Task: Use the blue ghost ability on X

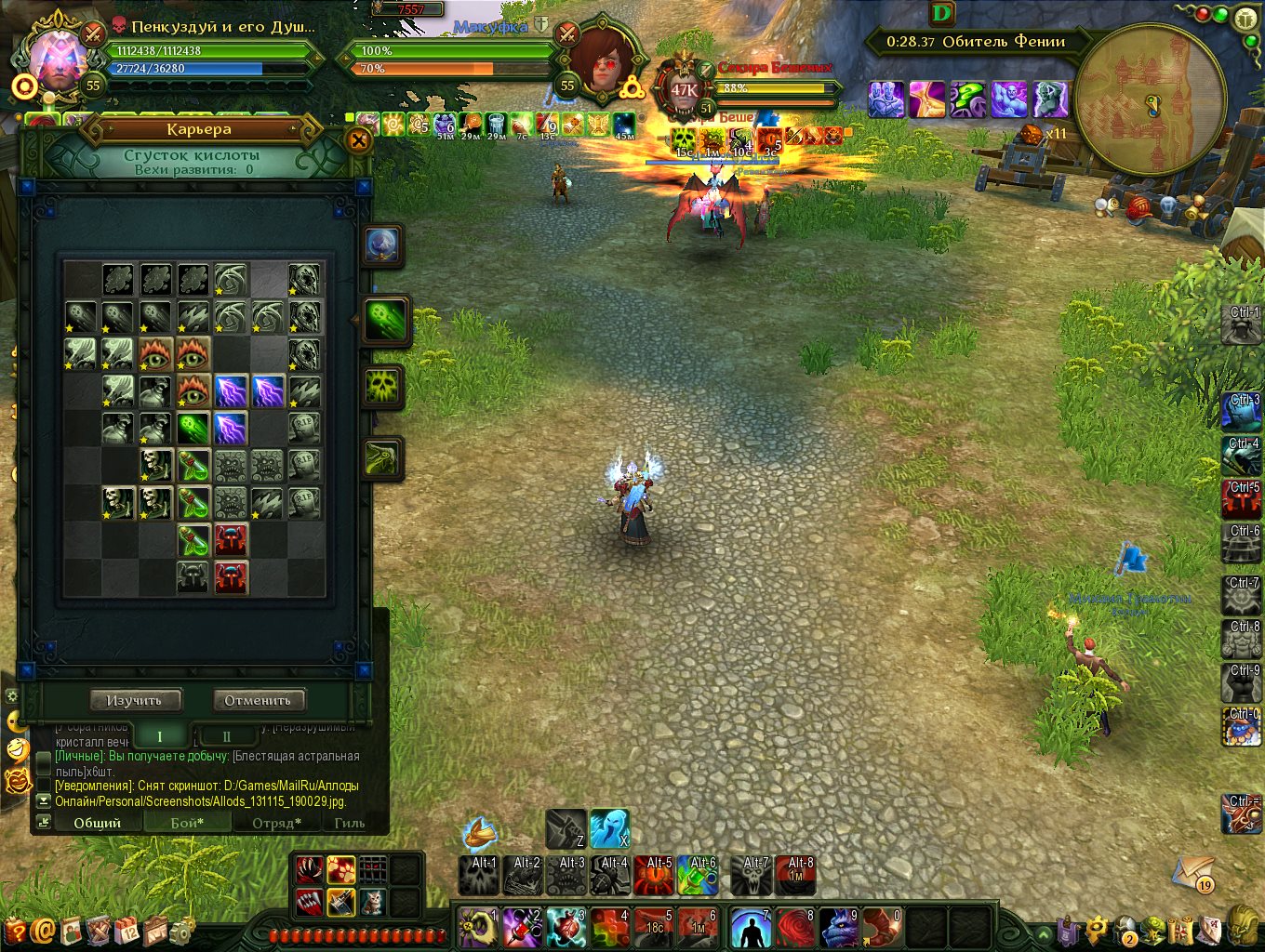Action: click(610, 828)
